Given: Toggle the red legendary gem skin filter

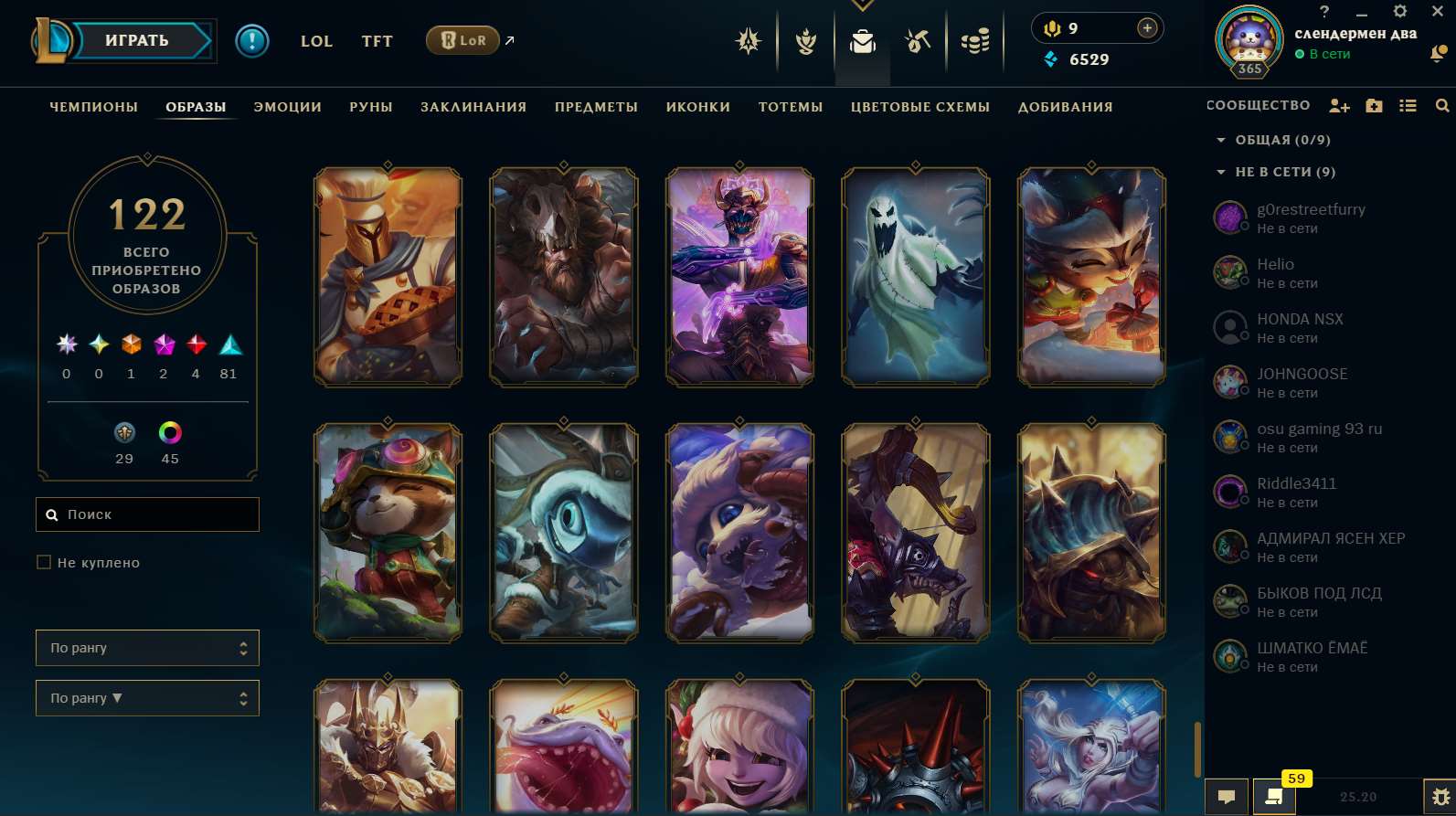Looking at the screenshot, I should (195, 345).
